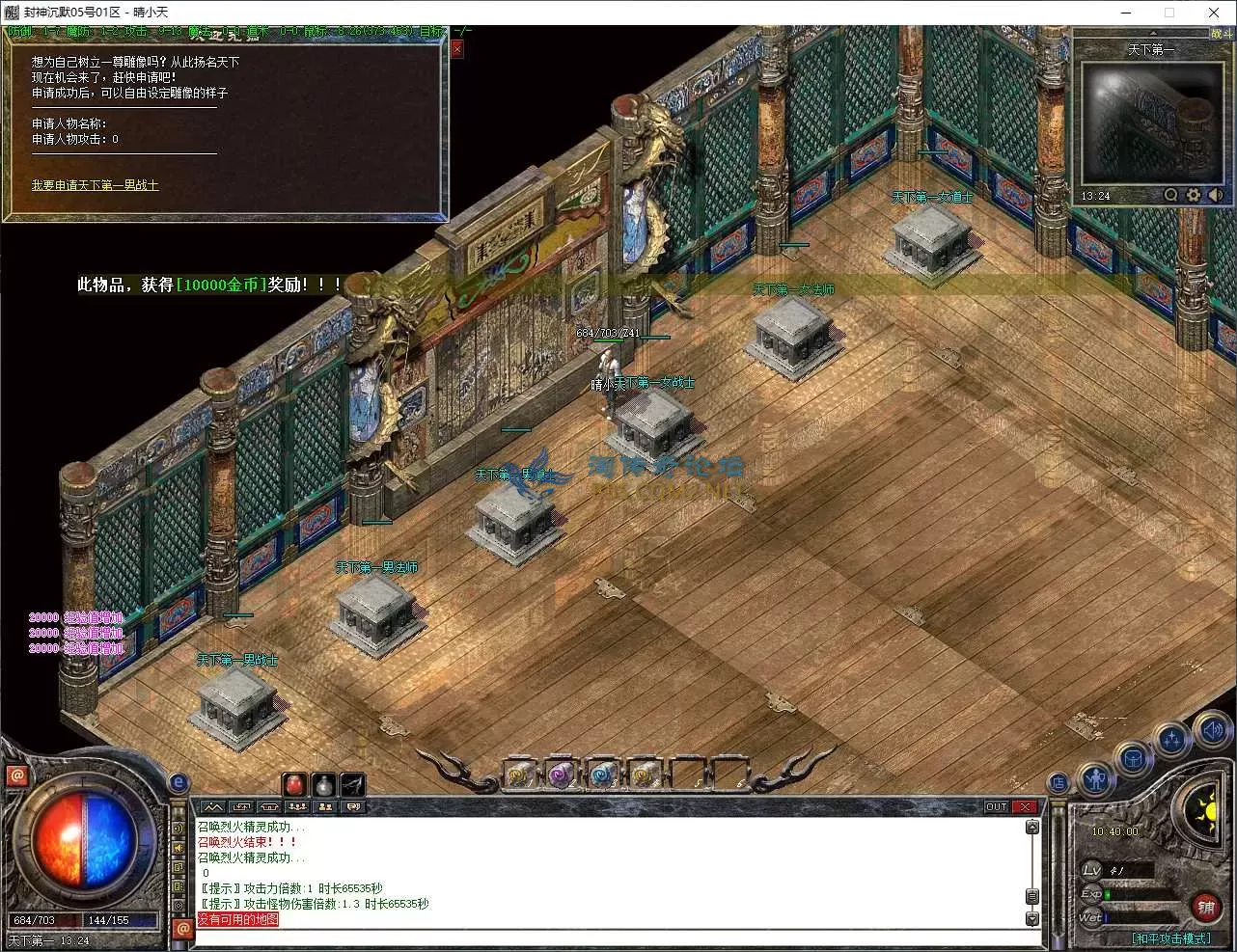The height and width of the screenshot is (952, 1237).
Task: Click the link to apply for 天下第一男战士
Action: [x=95, y=185]
